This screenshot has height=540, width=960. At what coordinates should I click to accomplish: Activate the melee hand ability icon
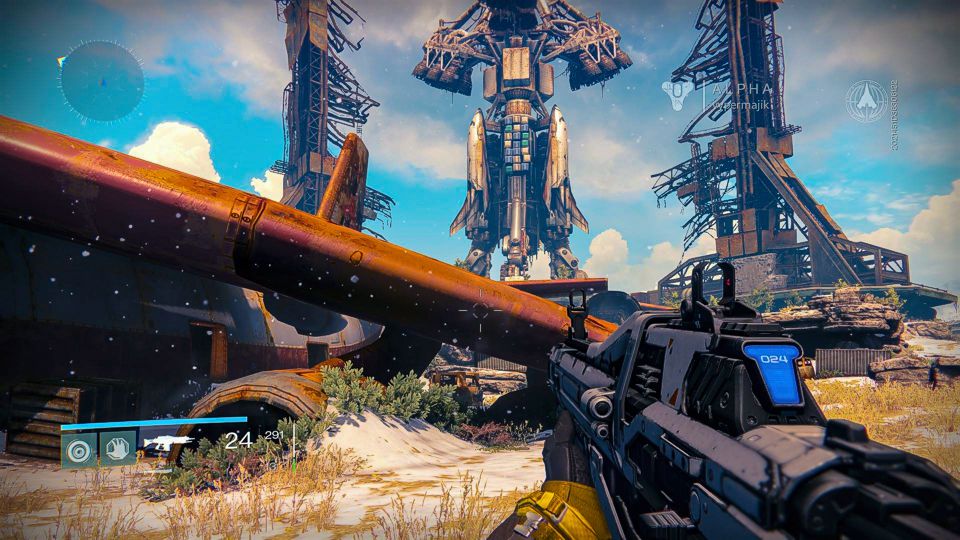click(x=117, y=448)
